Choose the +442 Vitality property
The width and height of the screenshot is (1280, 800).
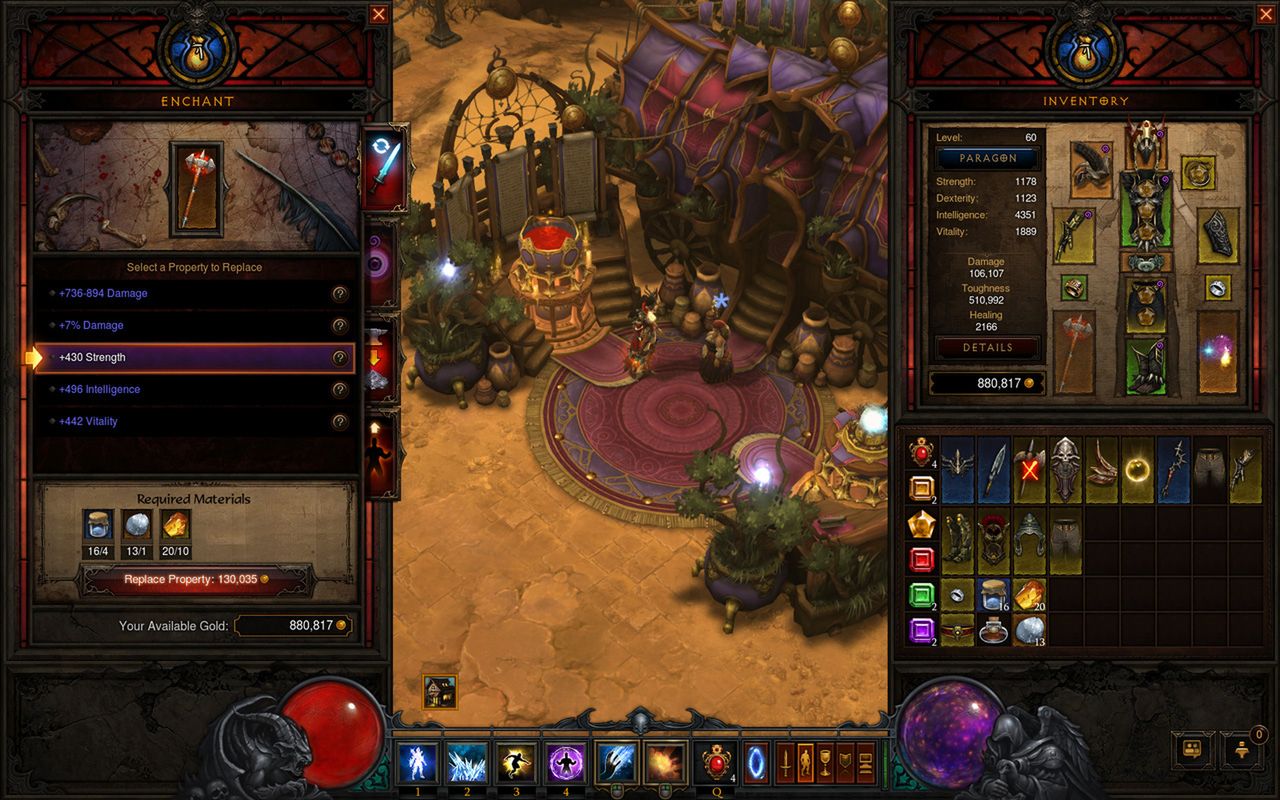pos(195,422)
